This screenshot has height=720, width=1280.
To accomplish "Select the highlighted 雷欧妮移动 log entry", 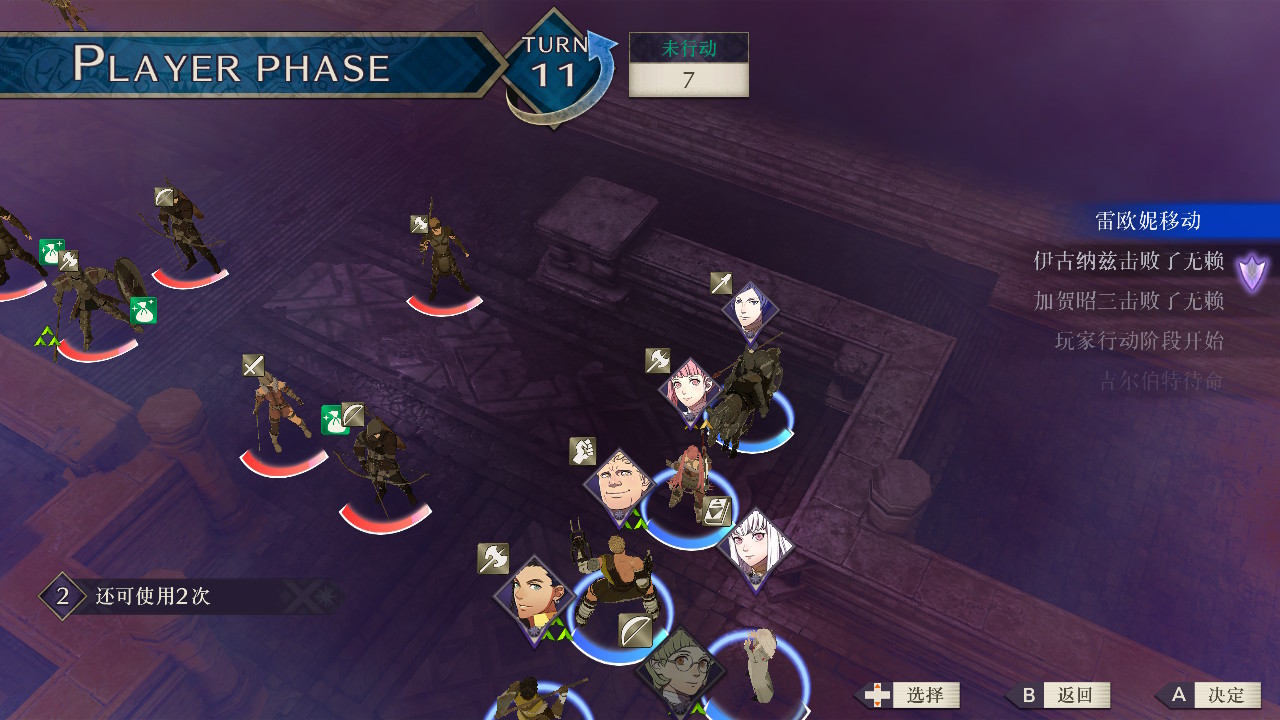I will 1147,221.
